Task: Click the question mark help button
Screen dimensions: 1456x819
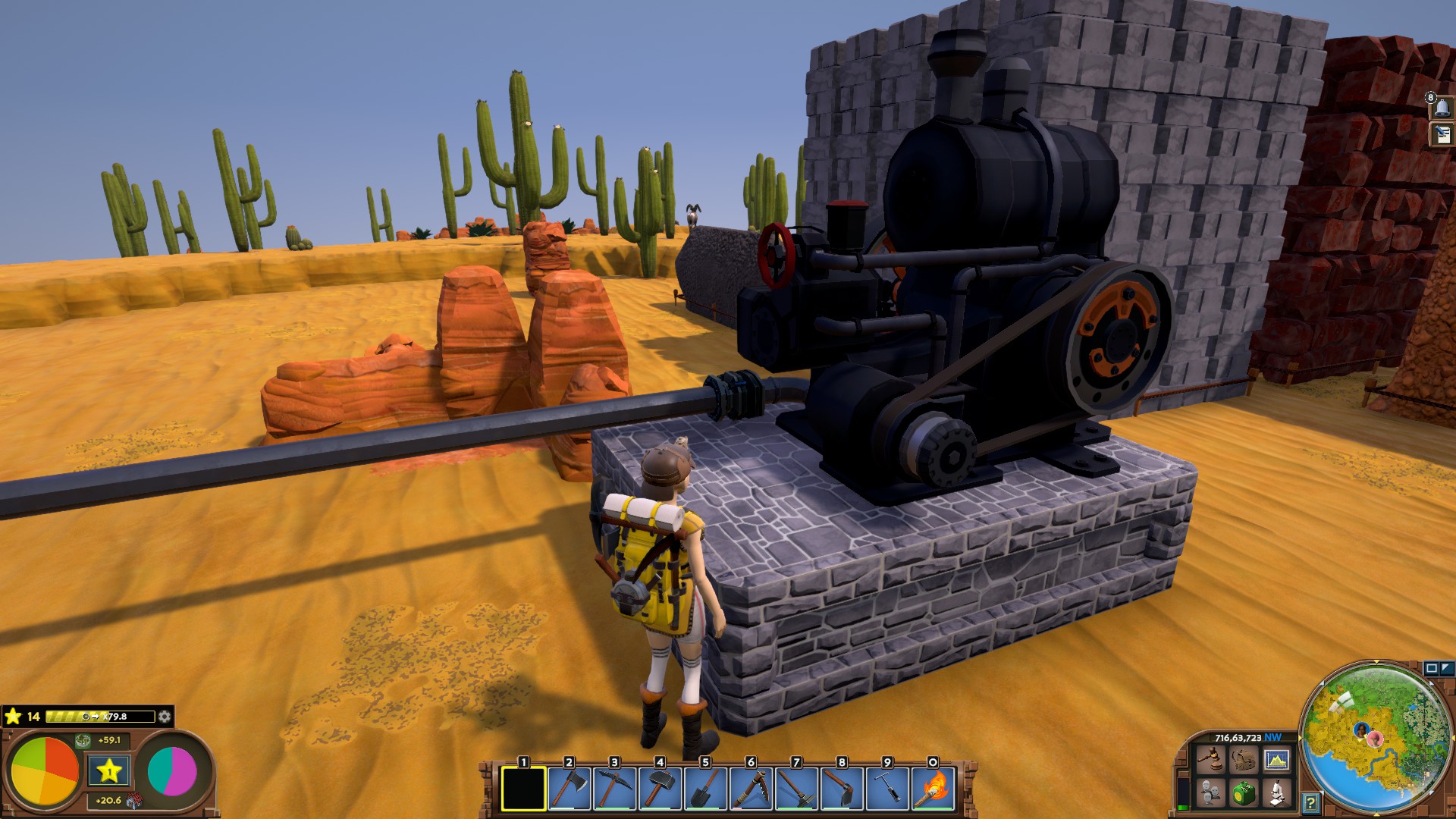Action: pyautogui.click(x=1311, y=802)
